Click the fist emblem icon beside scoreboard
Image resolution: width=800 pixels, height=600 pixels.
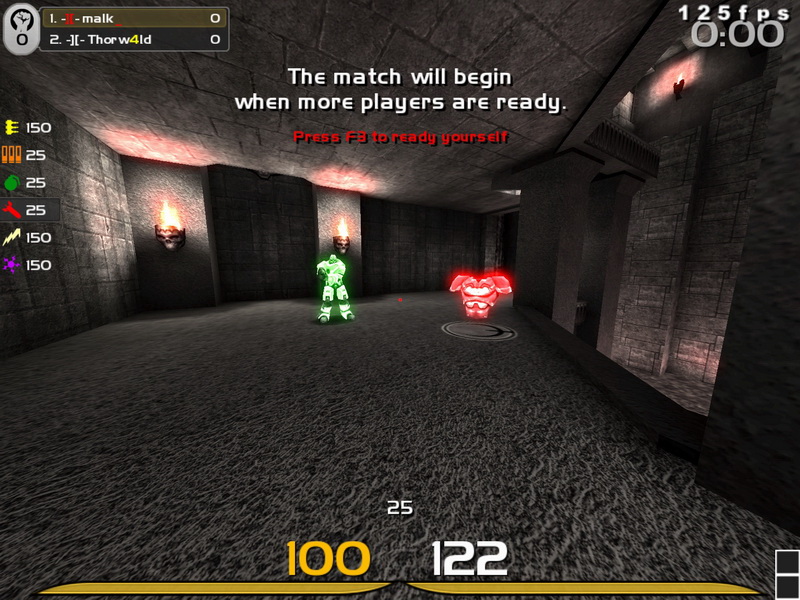20,29
